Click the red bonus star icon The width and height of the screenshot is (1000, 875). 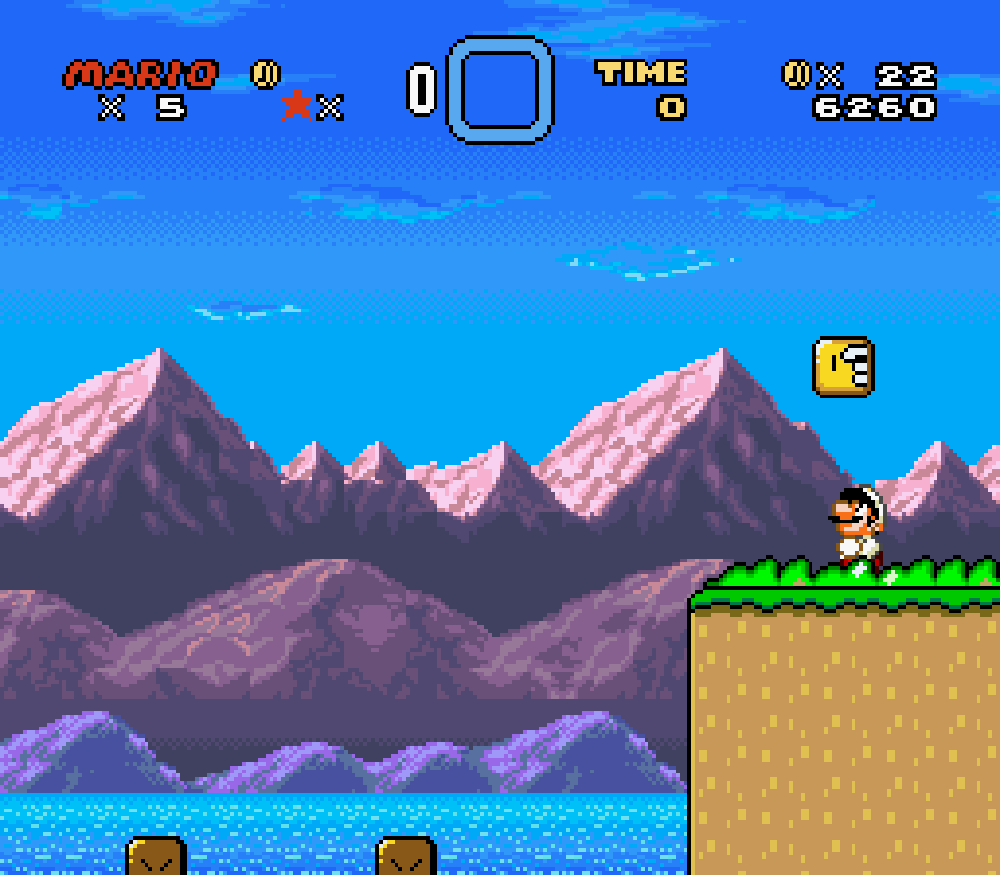pos(296,105)
